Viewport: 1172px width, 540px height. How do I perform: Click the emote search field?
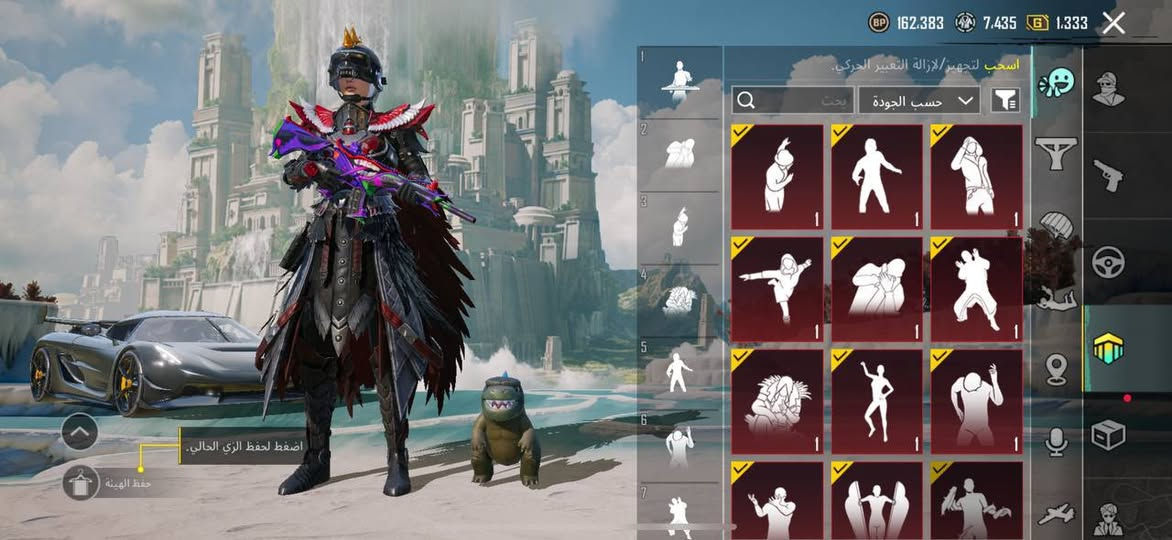point(793,99)
